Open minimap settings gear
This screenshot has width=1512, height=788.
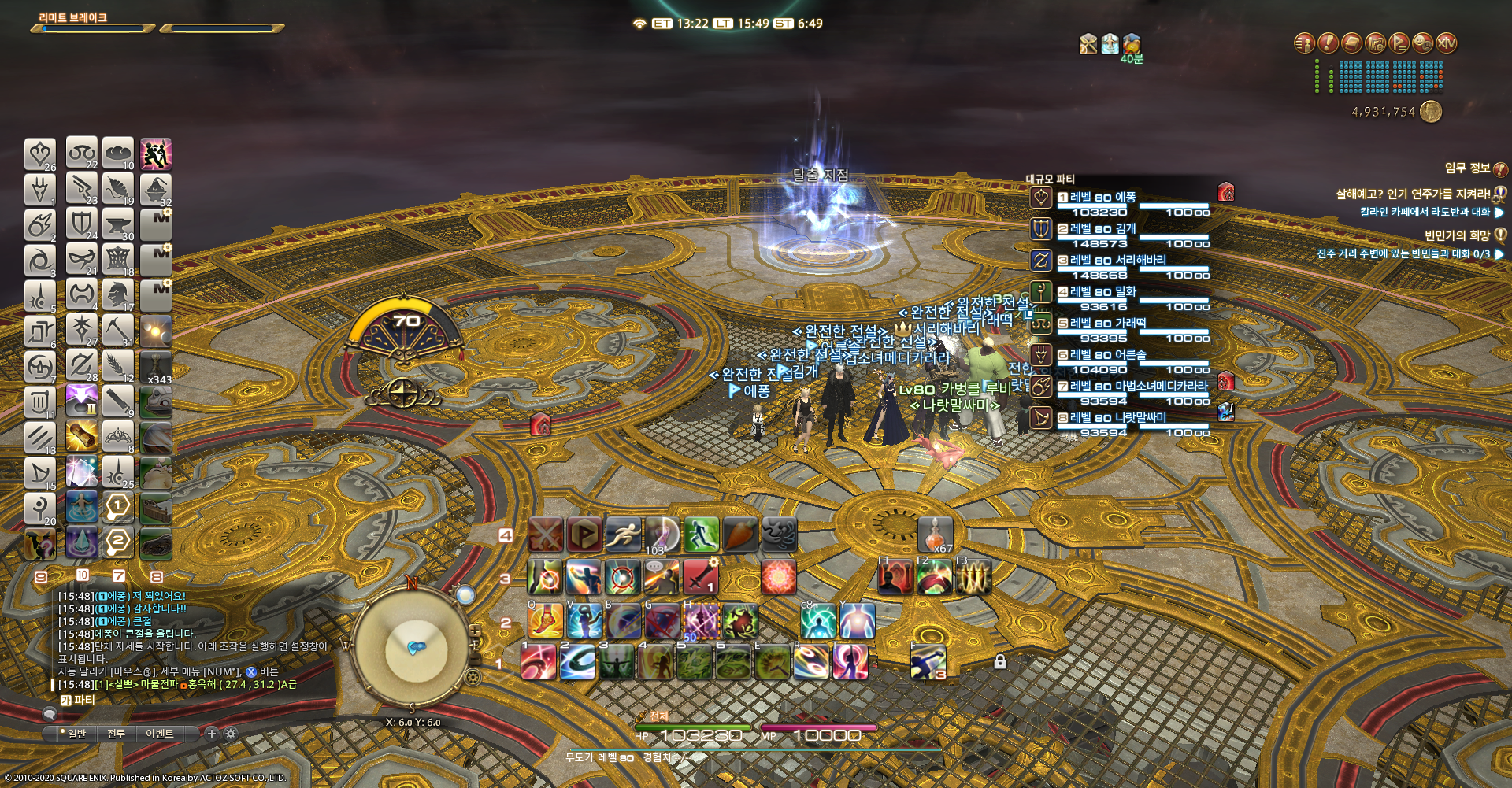pyautogui.click(x=473, y=677)
